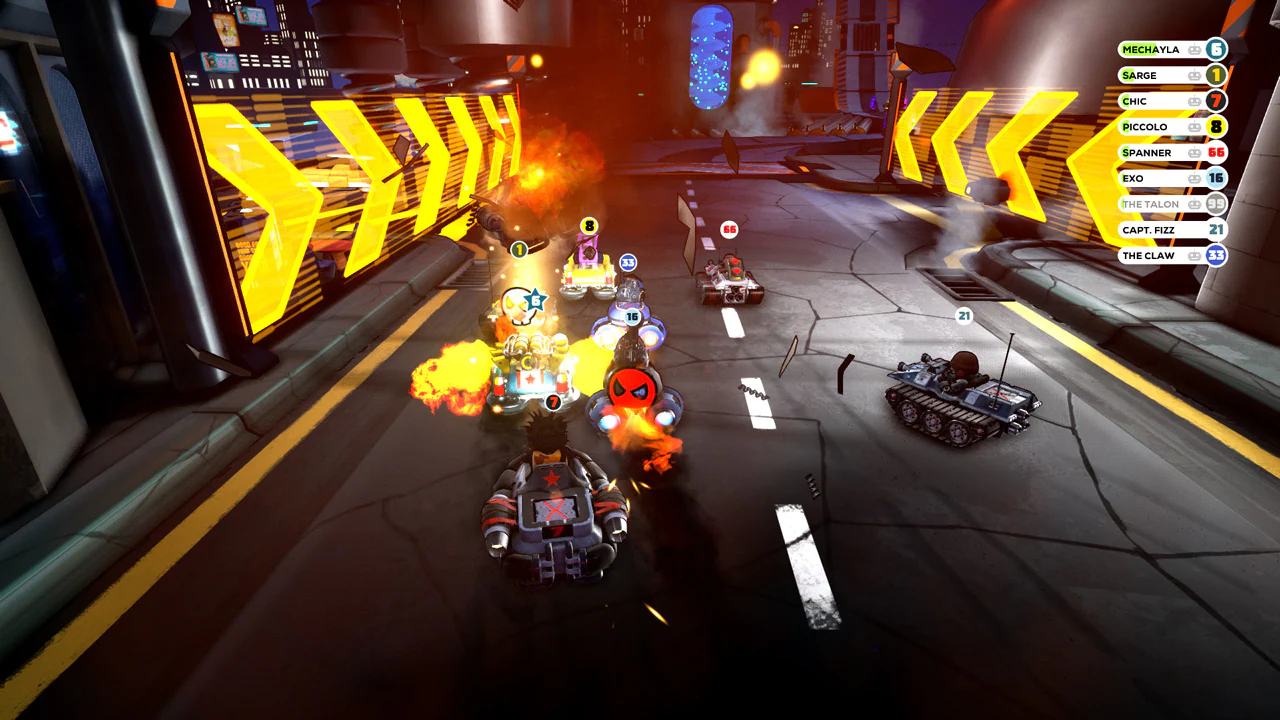
Task: Select the bot icon next to SARGE
Action: coord(1195,75)
